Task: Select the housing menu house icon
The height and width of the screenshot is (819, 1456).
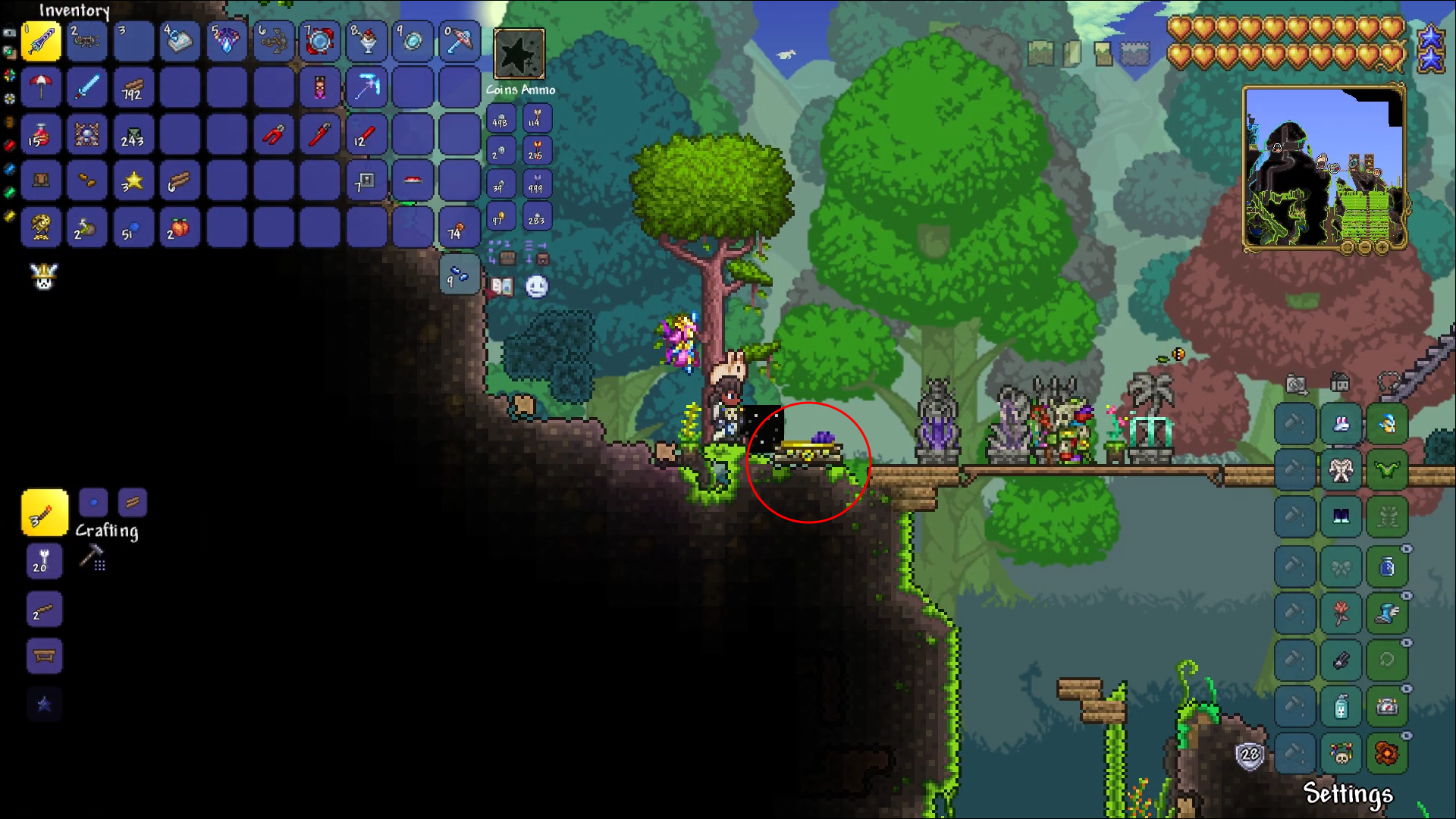Action: coord(1340,383)
